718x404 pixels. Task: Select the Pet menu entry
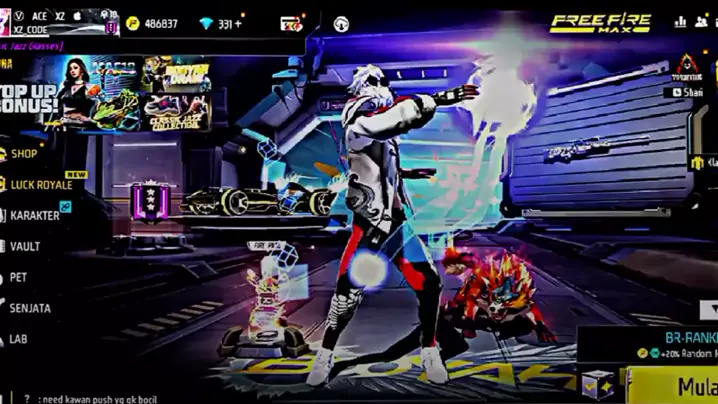(x=19, y=277)
